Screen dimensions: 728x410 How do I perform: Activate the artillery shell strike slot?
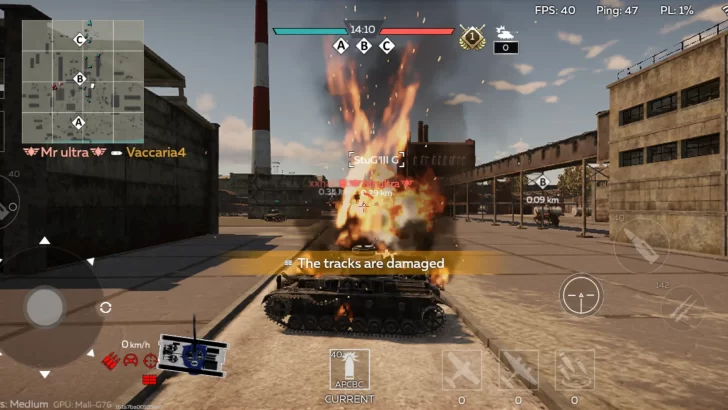[574, 369]
